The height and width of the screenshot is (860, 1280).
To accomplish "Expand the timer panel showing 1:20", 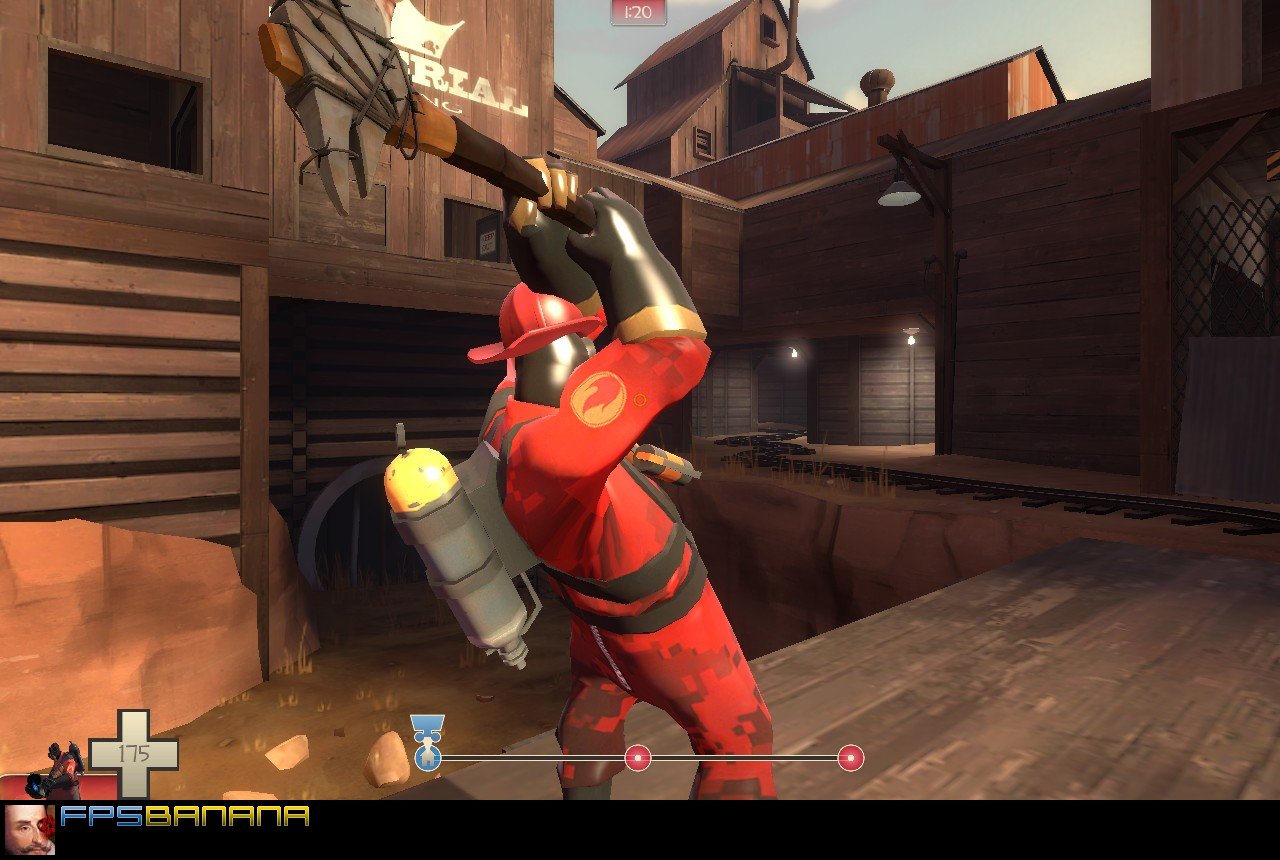I will pyautogui.click(x=638, y=13).
